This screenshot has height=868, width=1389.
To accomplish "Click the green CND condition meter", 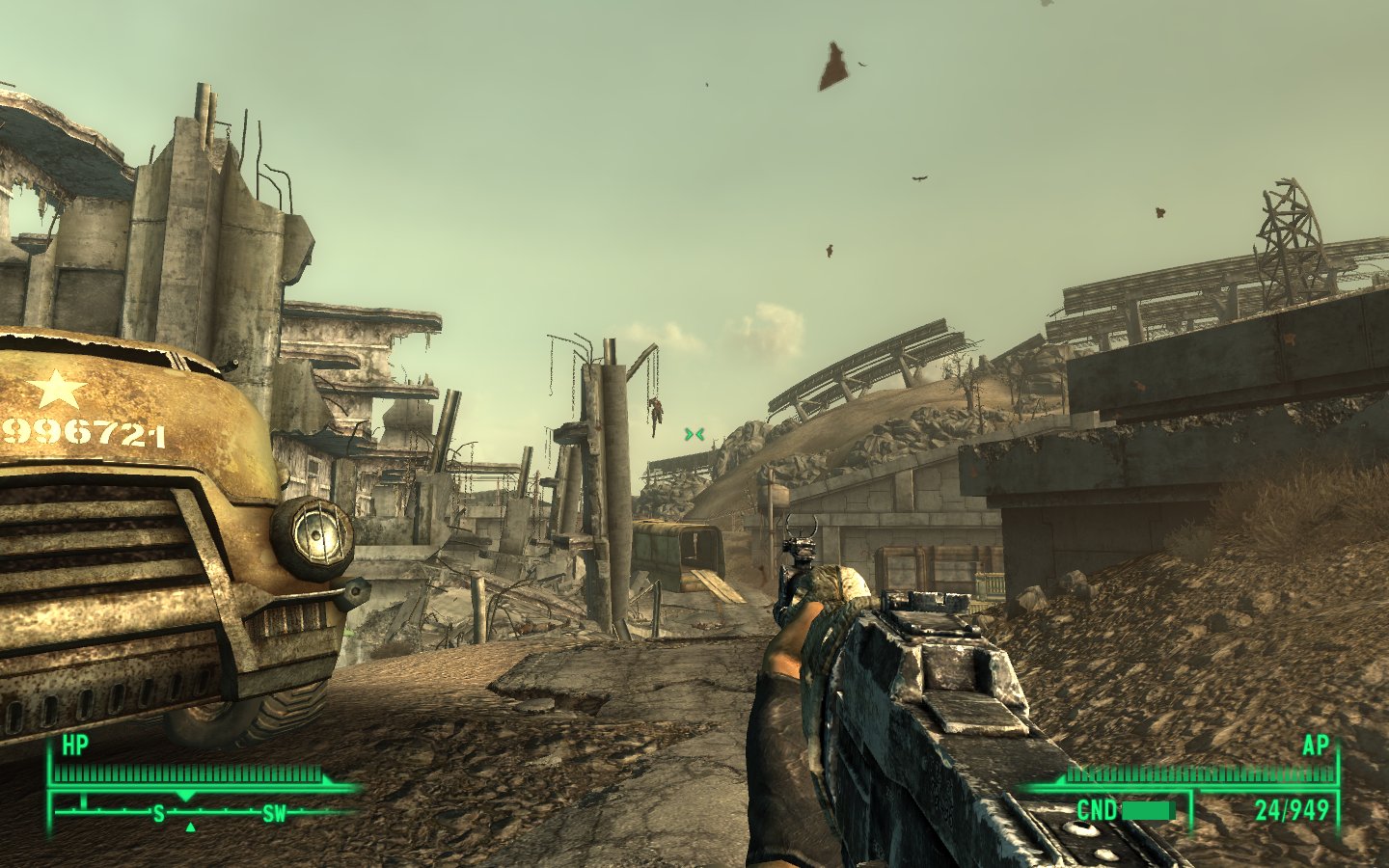I will pos(1148,811).
